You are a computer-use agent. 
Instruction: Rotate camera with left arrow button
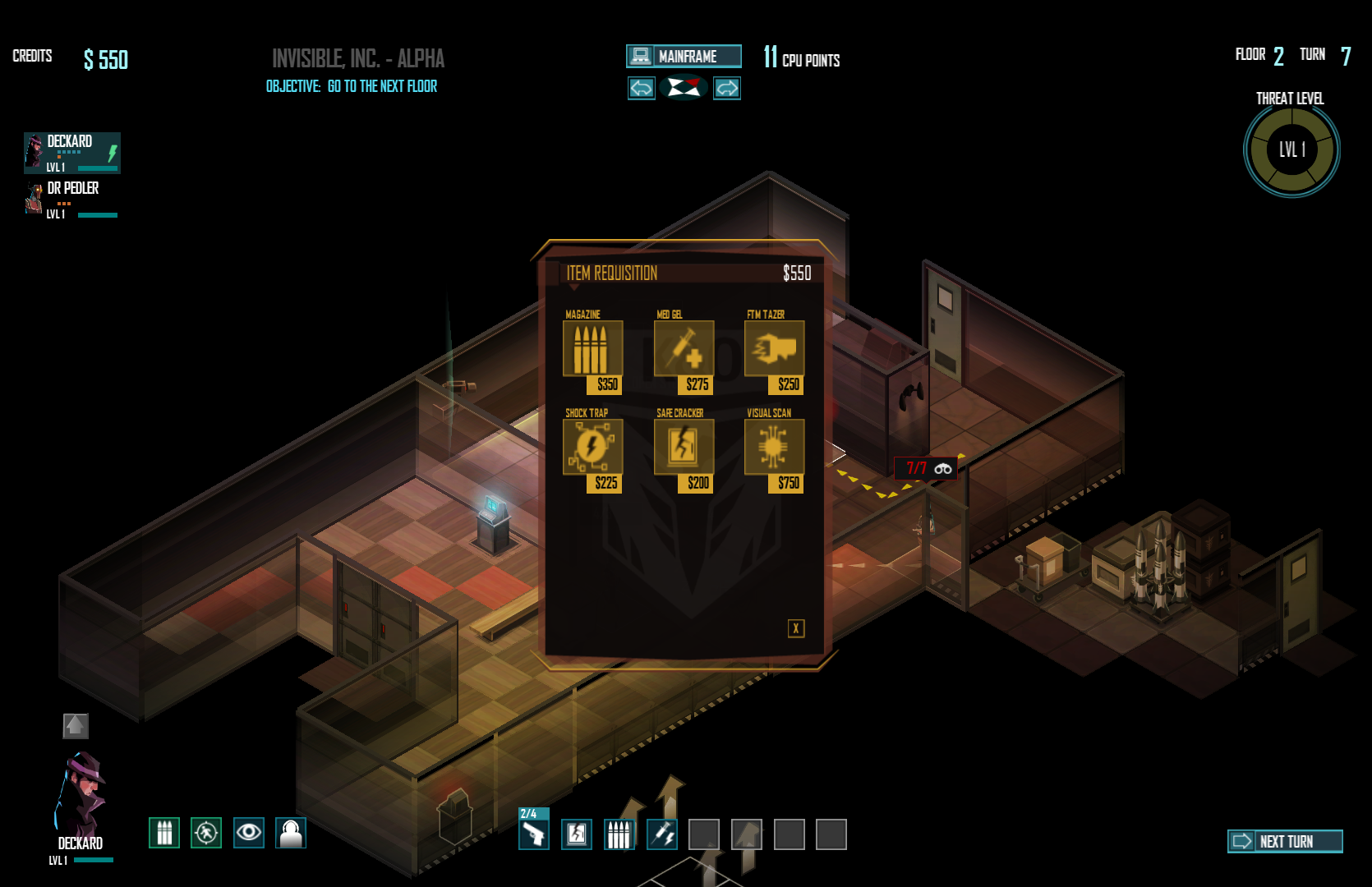coord(642,88)
